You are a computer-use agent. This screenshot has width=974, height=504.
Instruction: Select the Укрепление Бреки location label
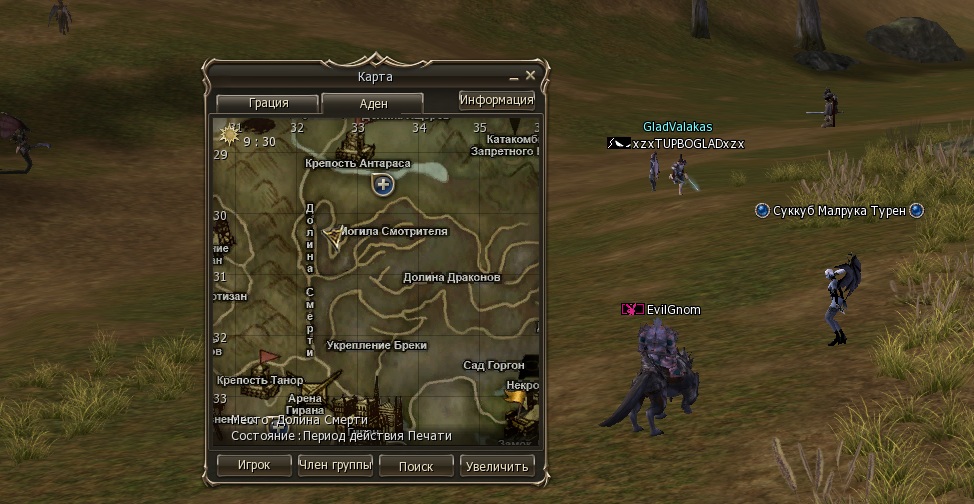tap(377, 345)
